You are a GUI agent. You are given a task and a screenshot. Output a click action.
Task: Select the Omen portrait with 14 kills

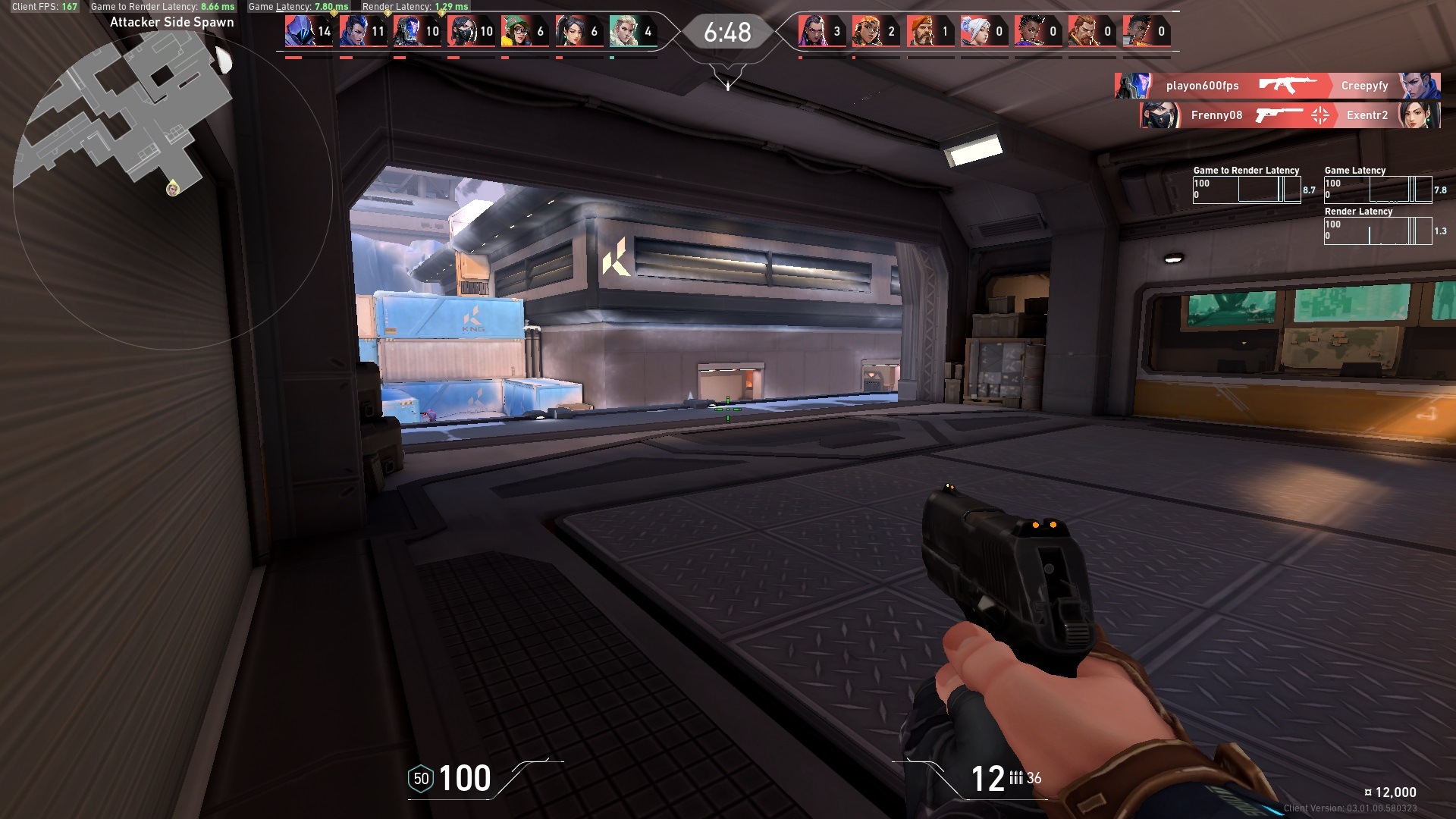(x=298, y=31)
